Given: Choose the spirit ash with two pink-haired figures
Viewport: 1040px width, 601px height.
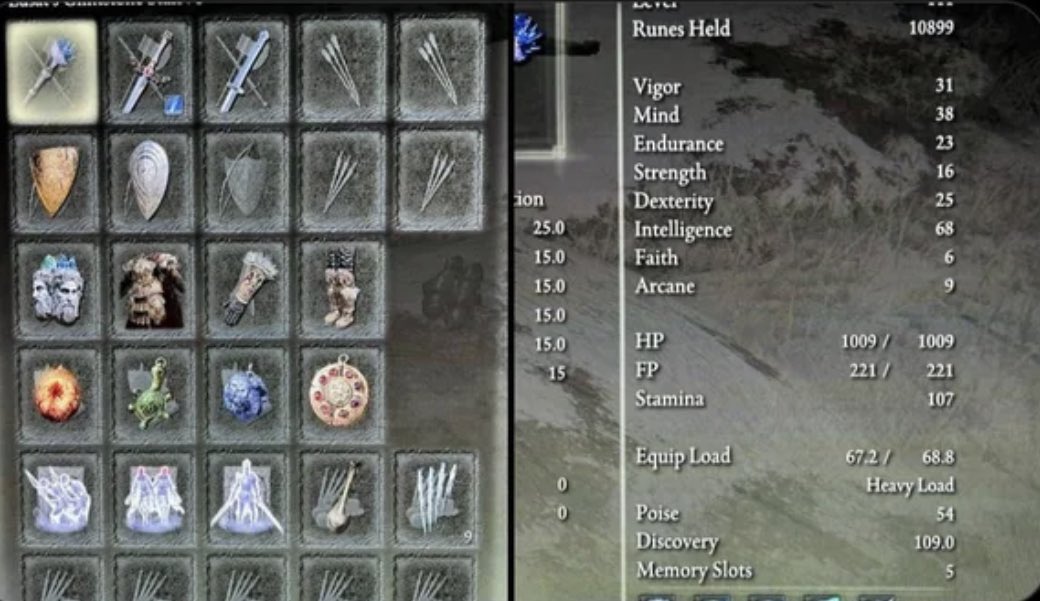Looking at the screenshot, I should (154, 499).
